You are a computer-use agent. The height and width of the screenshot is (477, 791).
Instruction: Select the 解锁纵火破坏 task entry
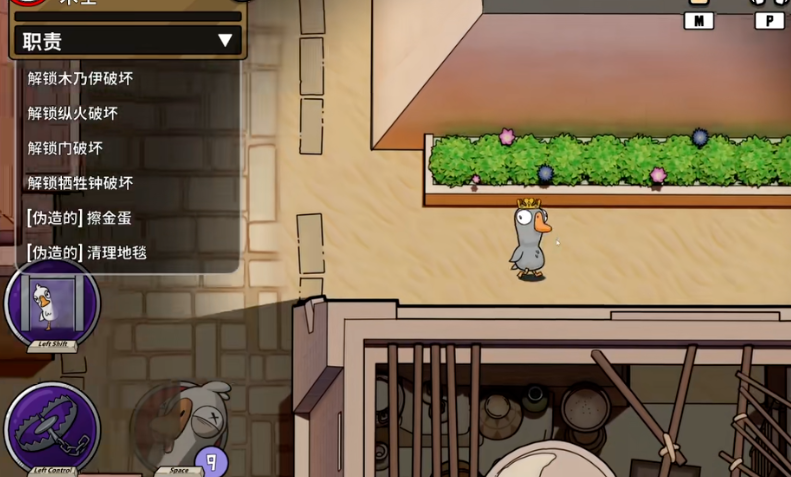[x=73, y=113]
